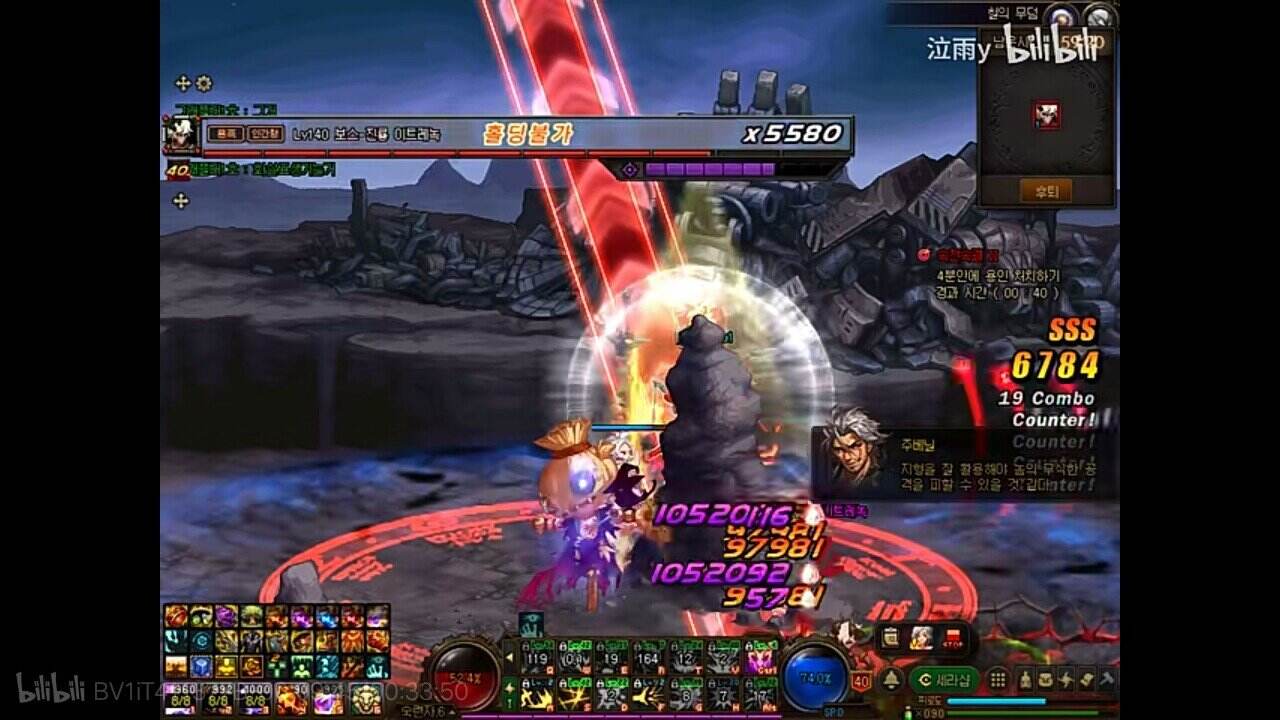Click the bilibili logo watermark
This screenshot has height=720, width=1280.
(x=1050, y=50)
